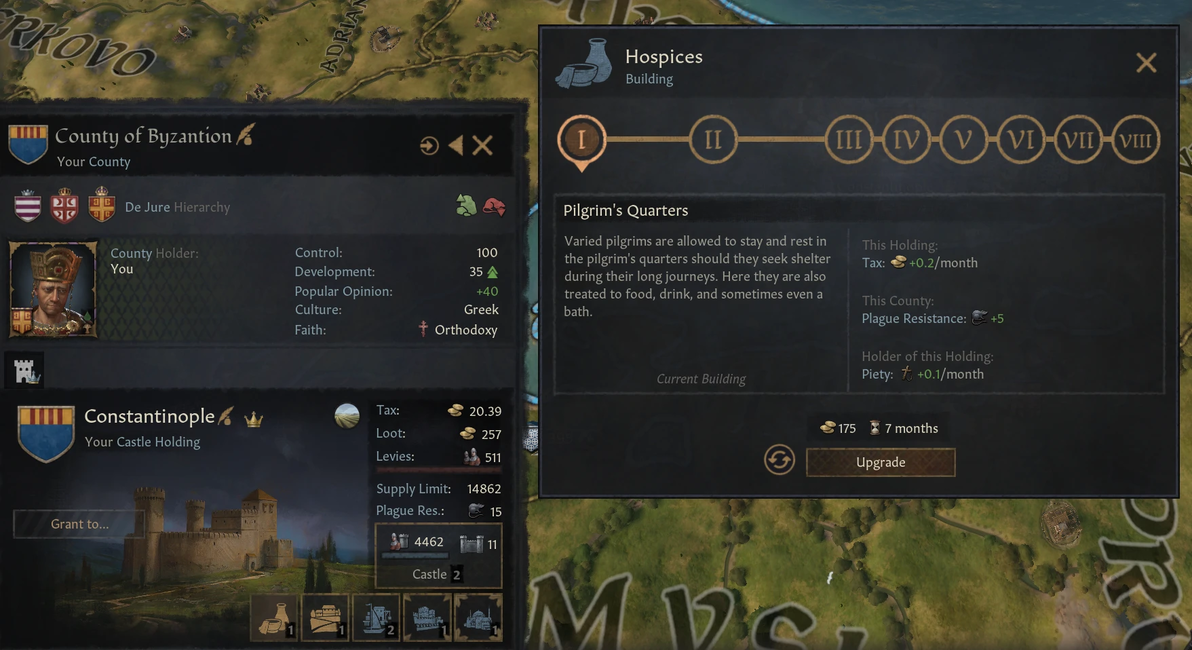Select the Hospices pottery building slot
Viewport: 1192px width, 650px height.
point(274,618)
